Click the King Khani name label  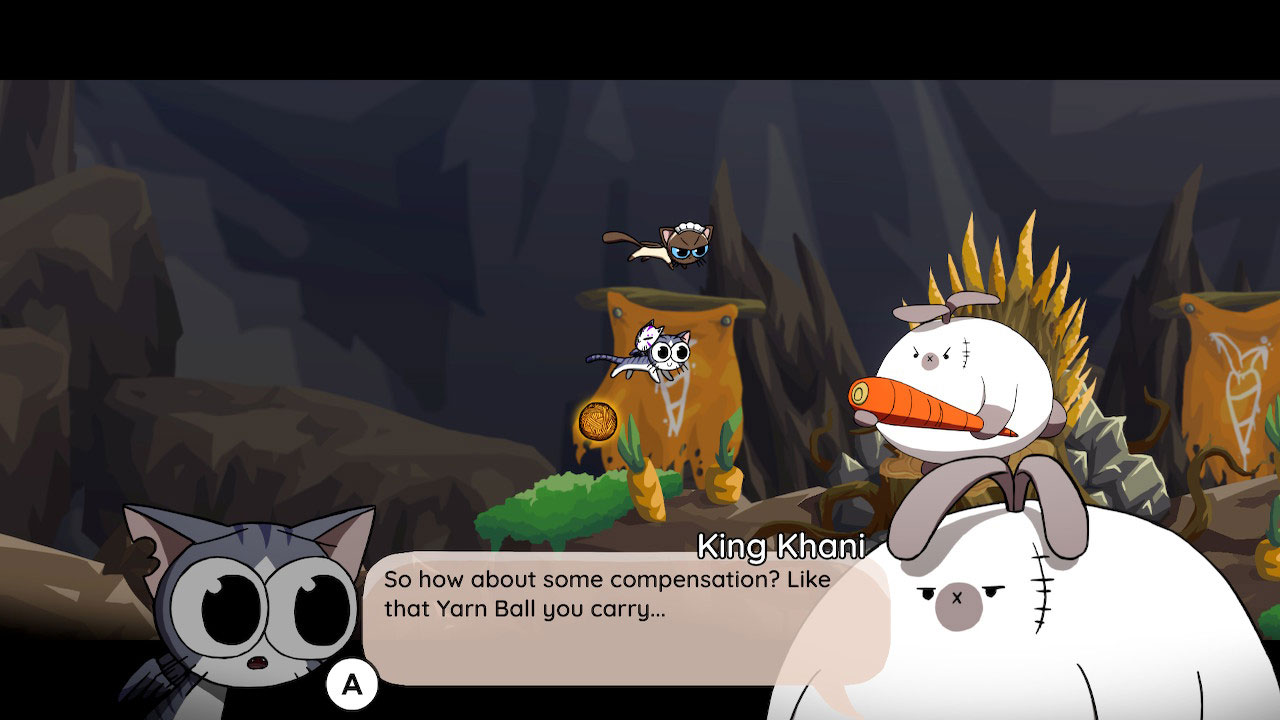(783, 545)
